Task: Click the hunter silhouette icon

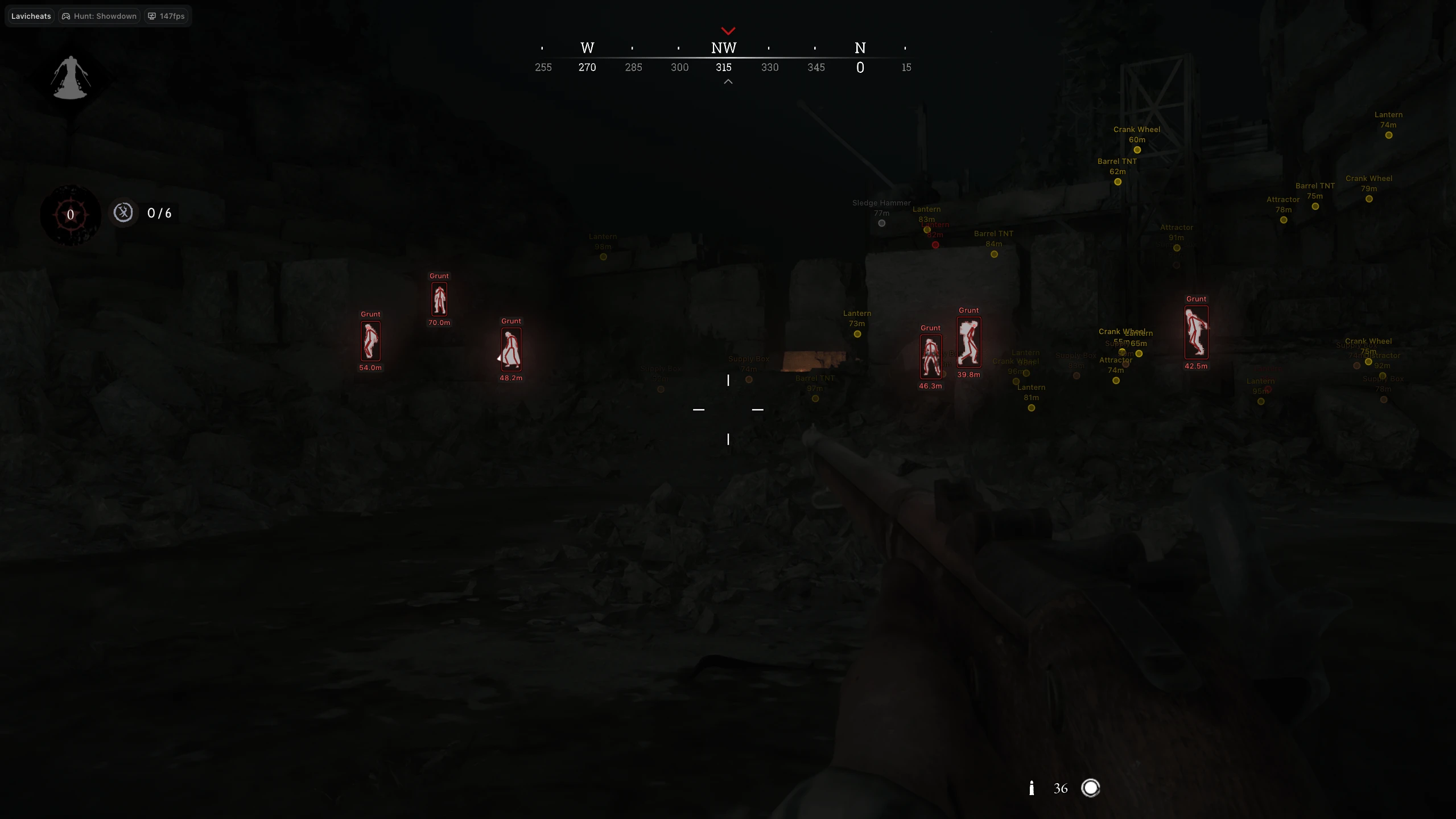Action: [71, 78]
